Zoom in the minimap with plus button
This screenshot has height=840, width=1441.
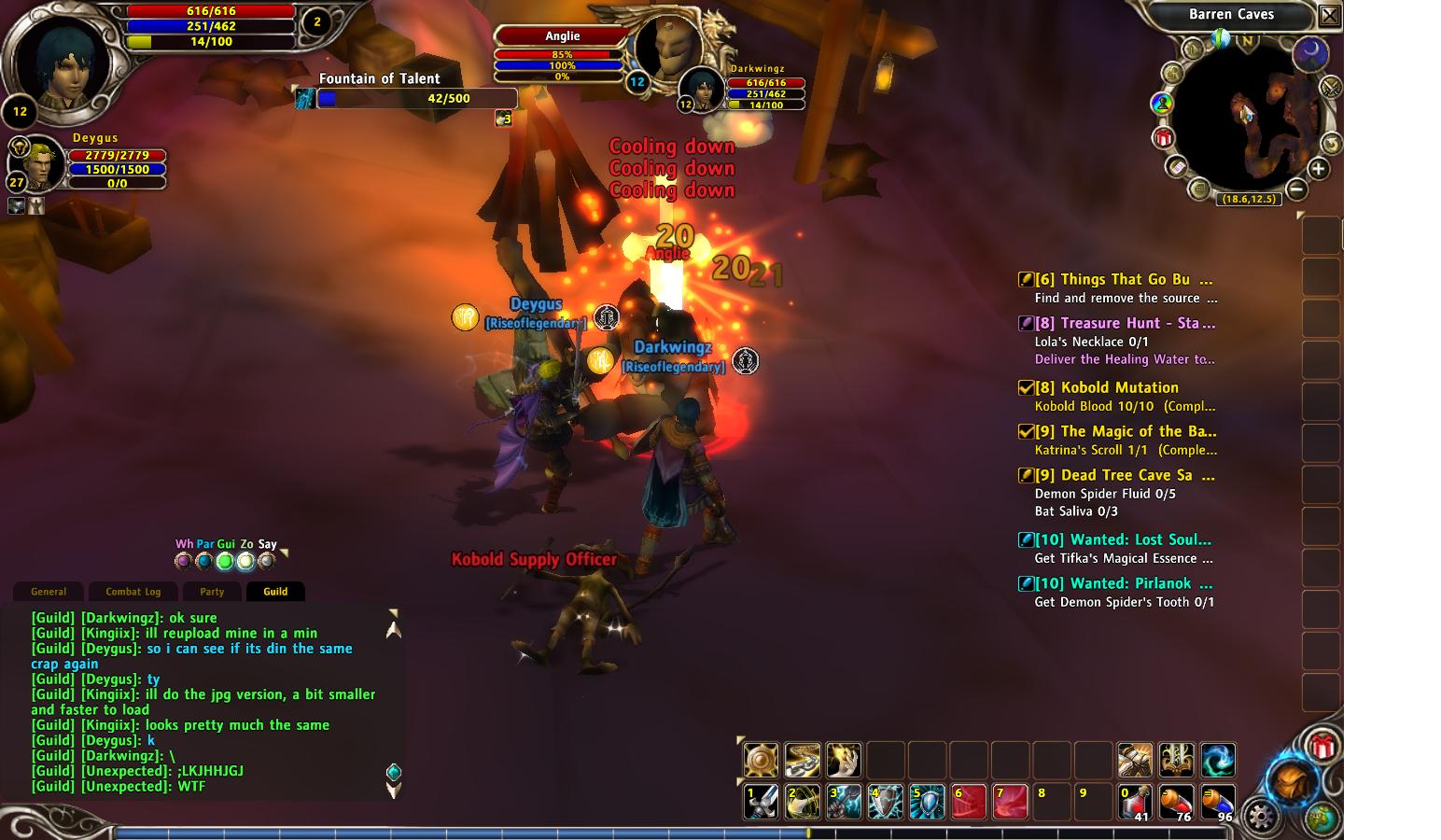(x=1318, y=169)
